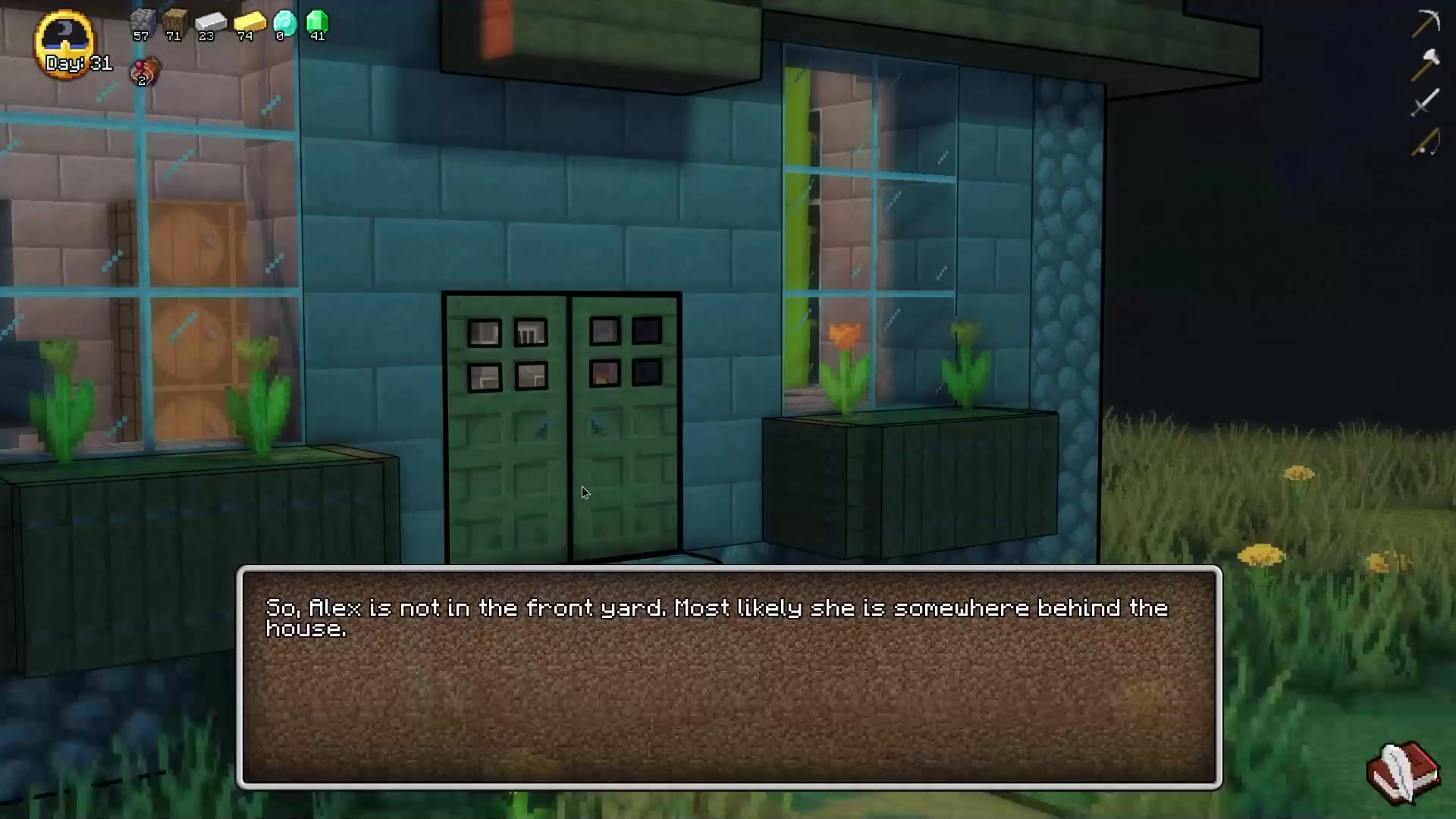Open the quill-and-book journal icon
Viewport: 1456px width, 819px height.
click(1403, 772)
